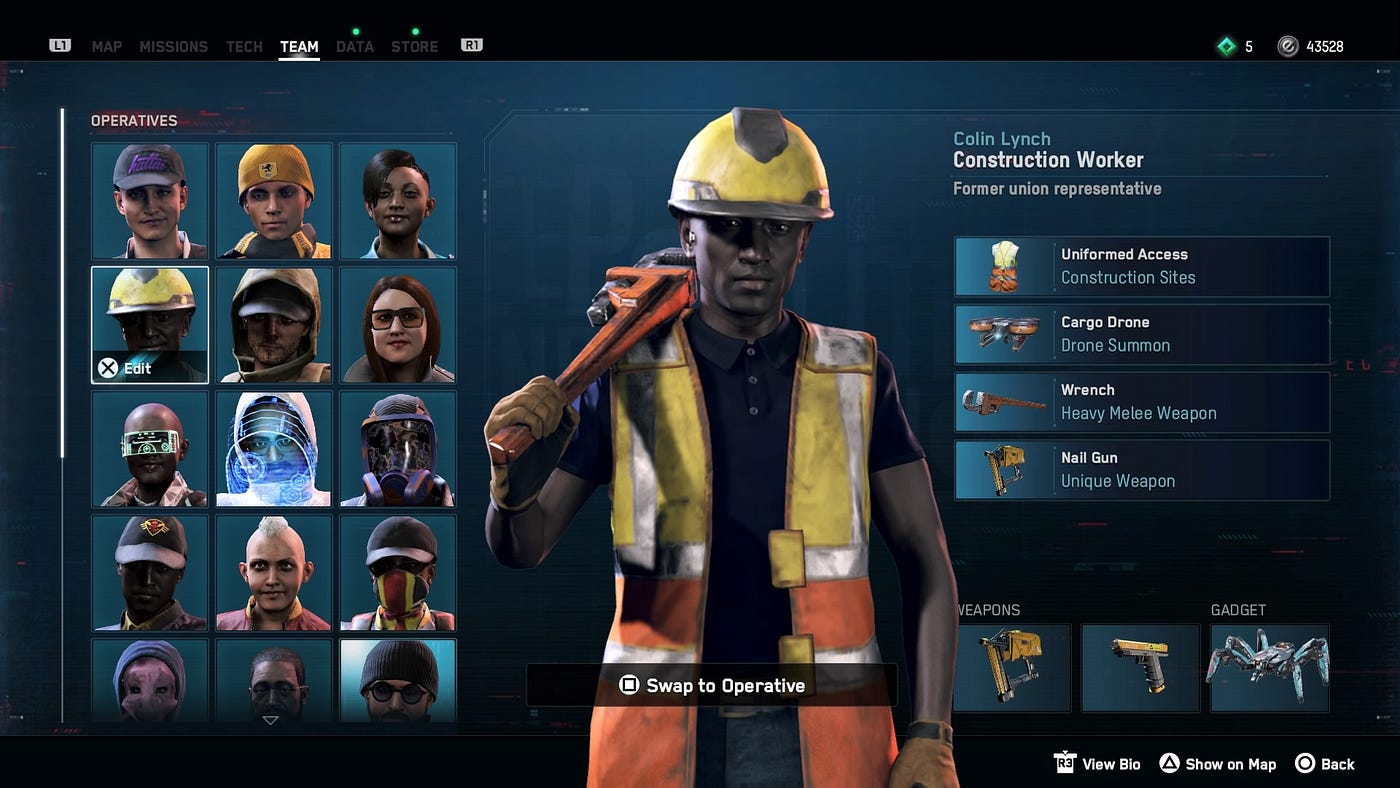This screenshot has height=788, width=1400.
Task: Open the spiderbot gadget slot
Action: 1270,668
